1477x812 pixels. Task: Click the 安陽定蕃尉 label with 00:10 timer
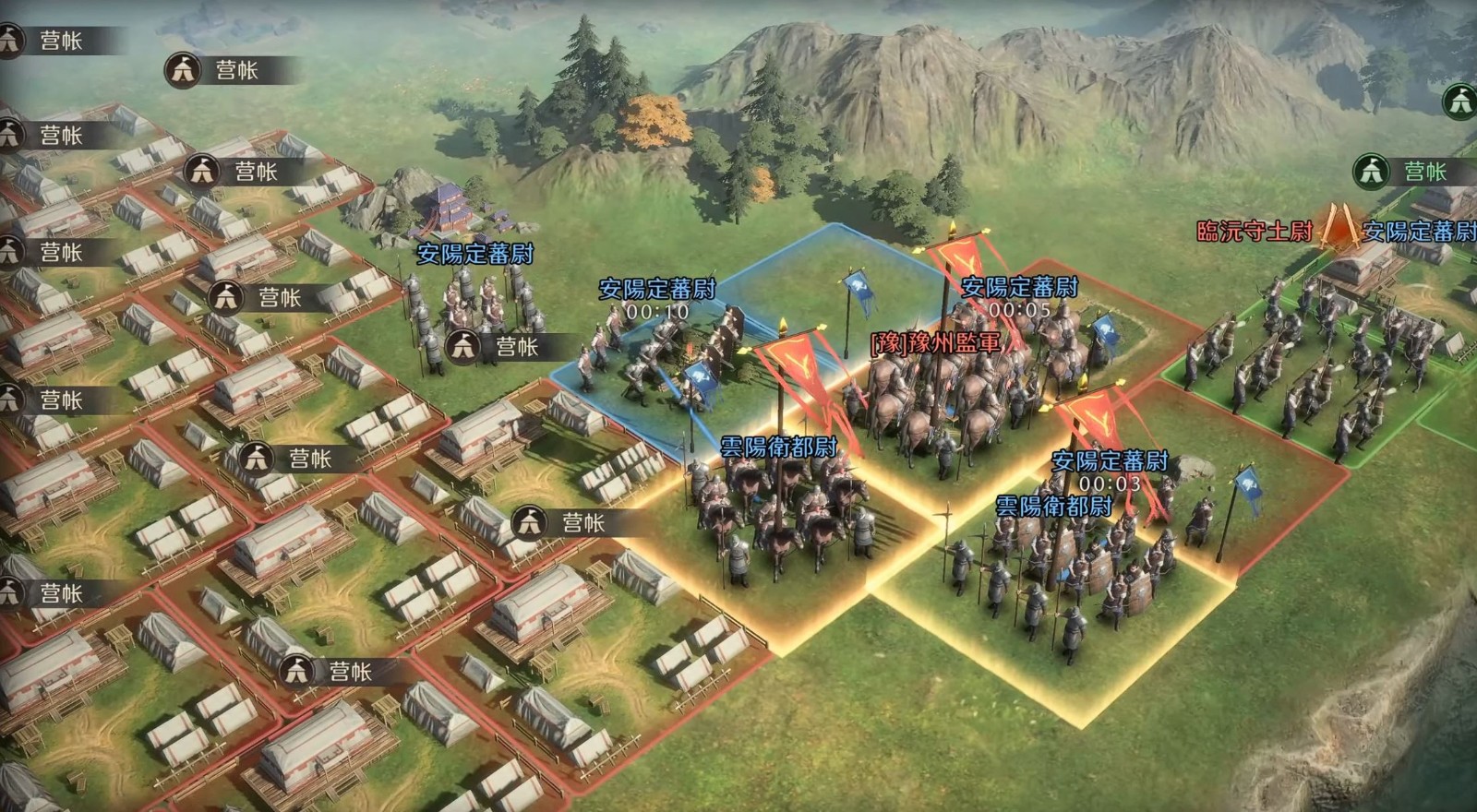(657, 289)
